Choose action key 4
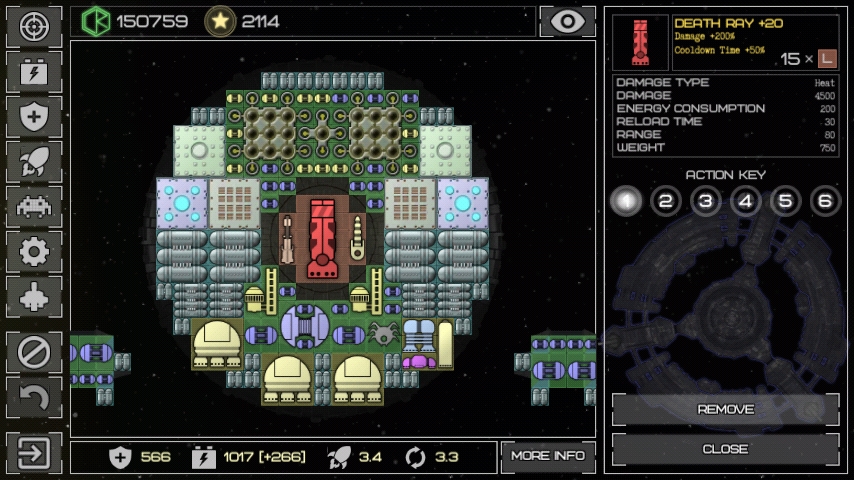The image size is (854, 480). coord(745,201)
